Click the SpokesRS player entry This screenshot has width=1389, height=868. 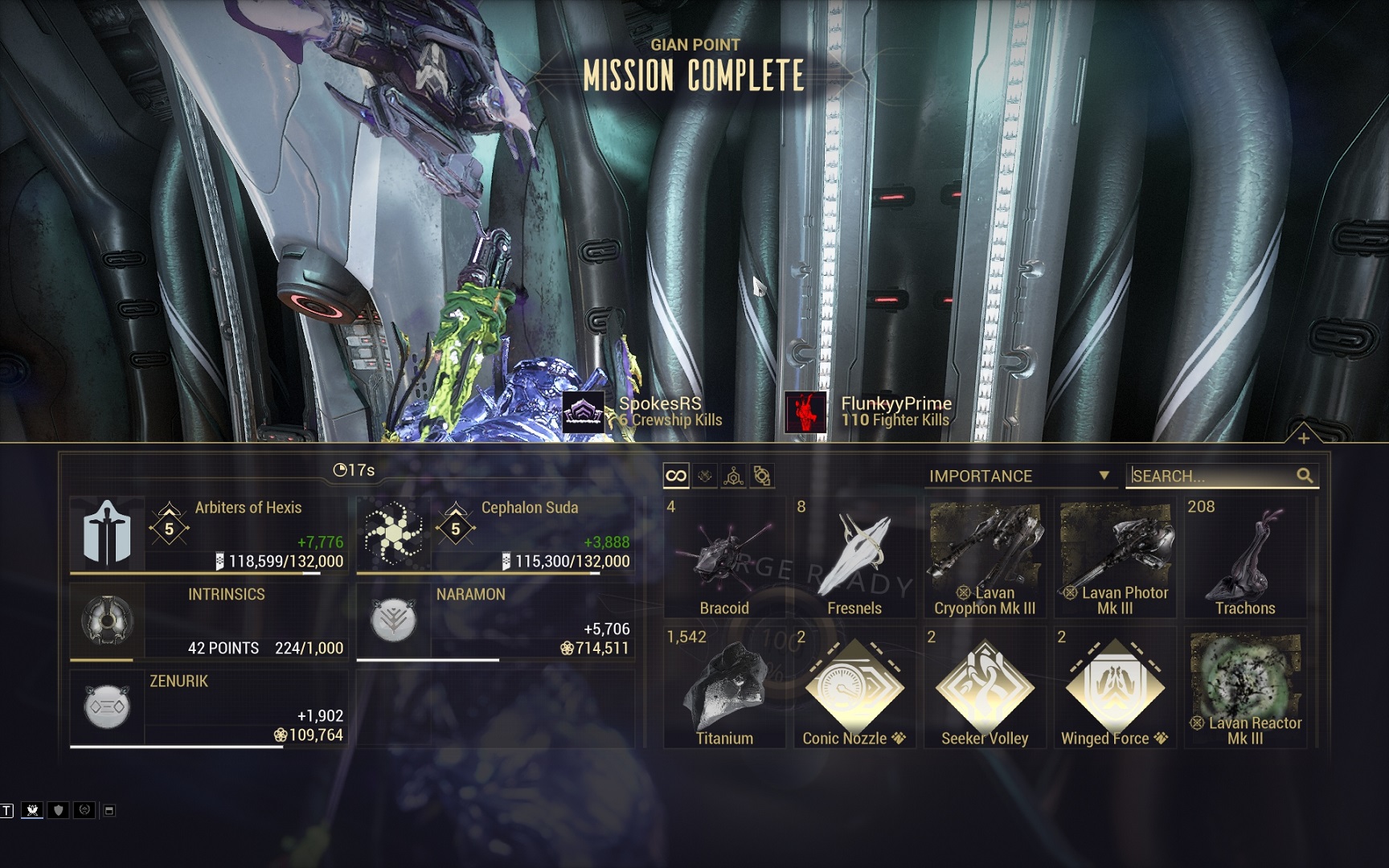click(x=643, y=411)
